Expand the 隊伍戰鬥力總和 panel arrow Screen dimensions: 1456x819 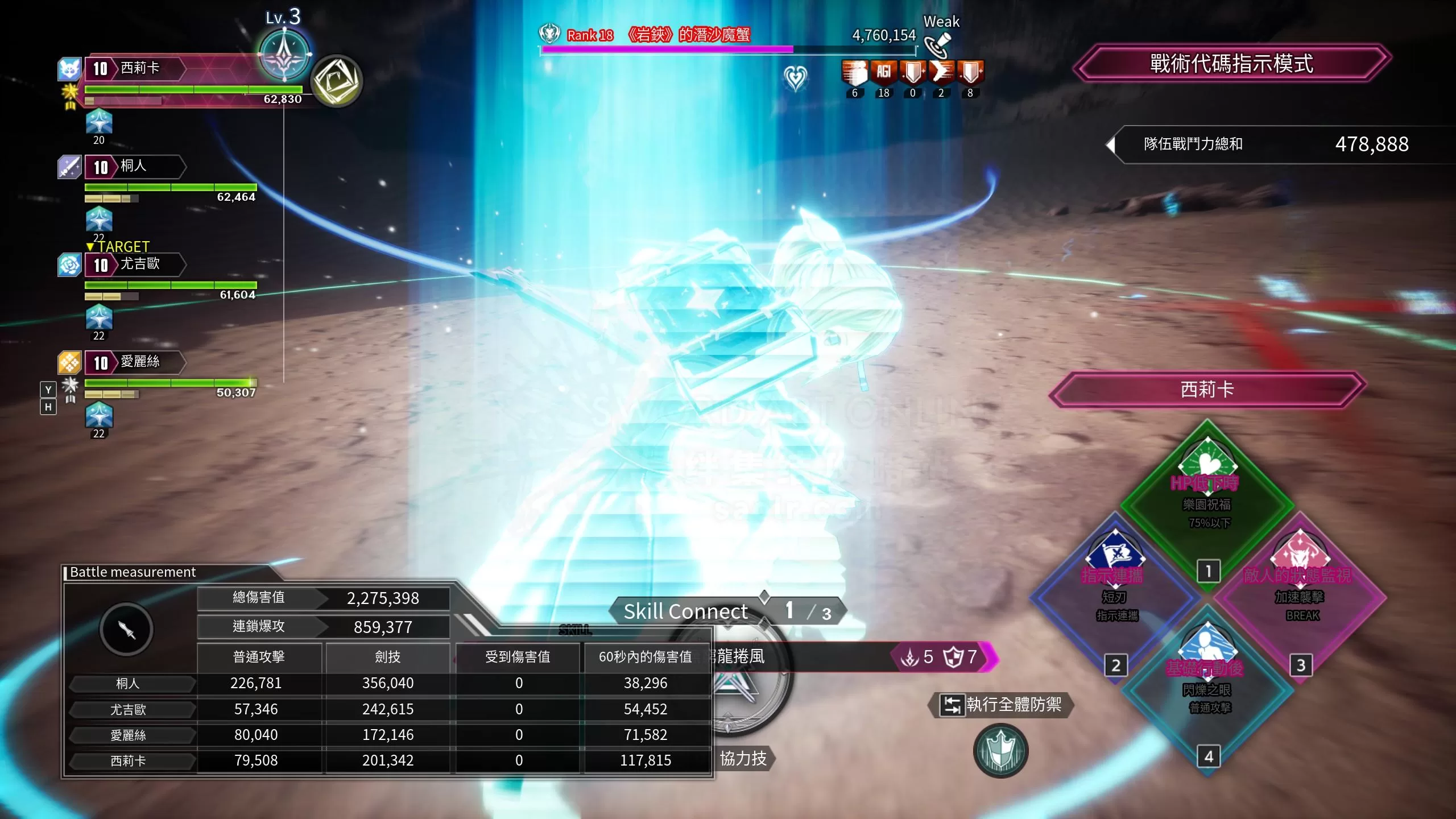[1111, 144]
